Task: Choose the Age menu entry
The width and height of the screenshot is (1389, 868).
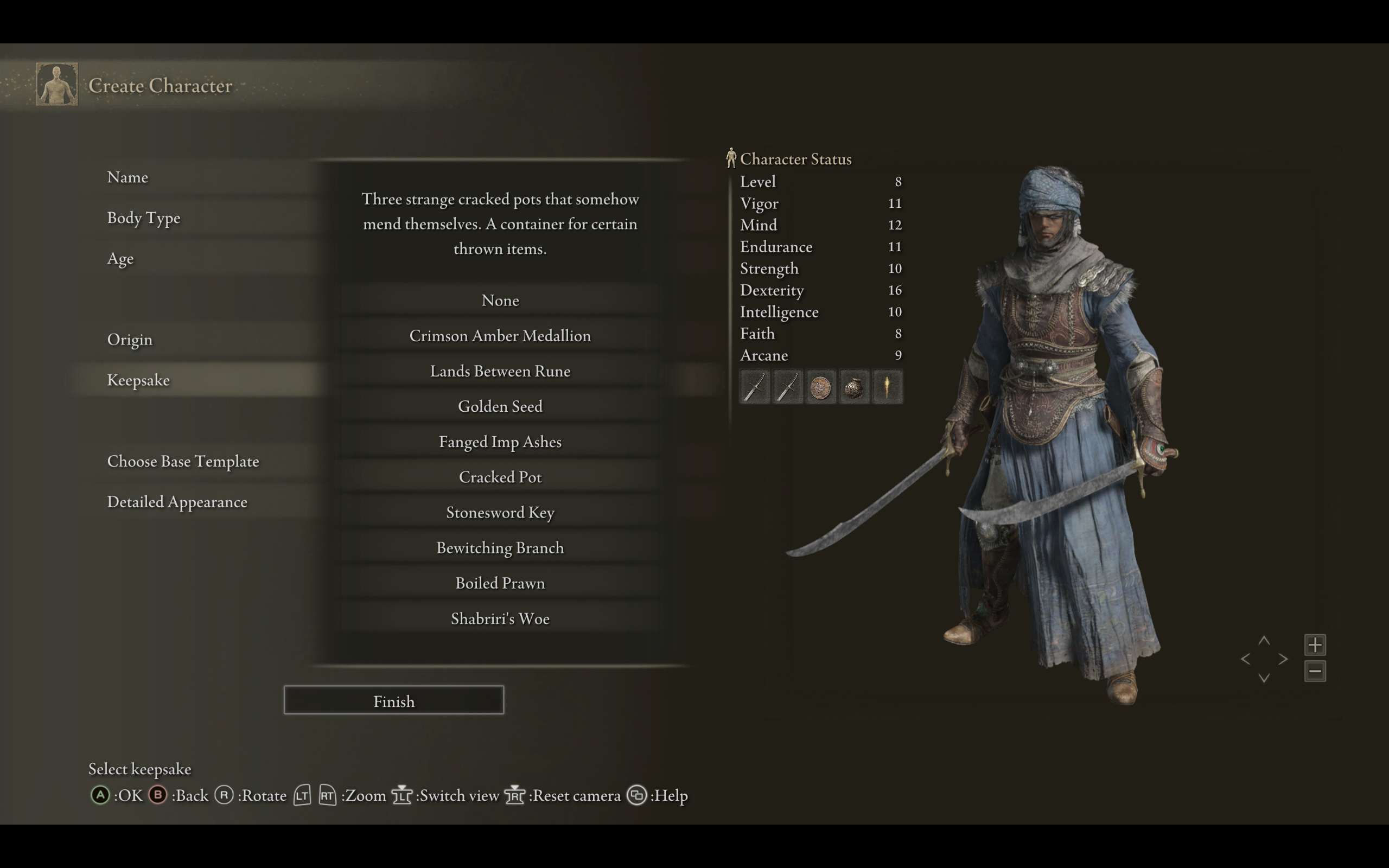Action: coord(120,259)
